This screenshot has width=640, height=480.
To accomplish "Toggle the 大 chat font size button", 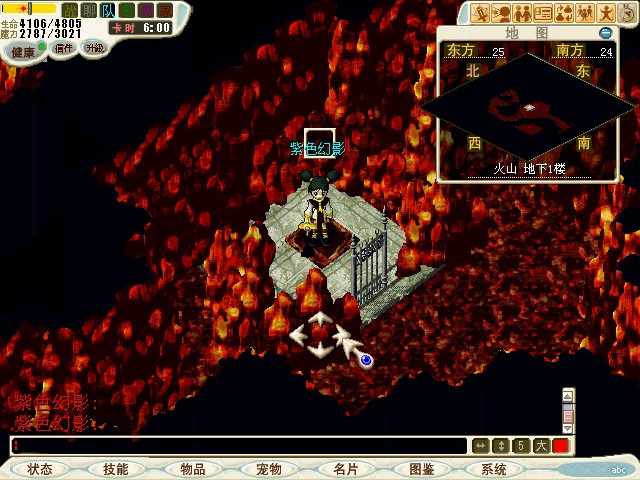I will 541,446.
